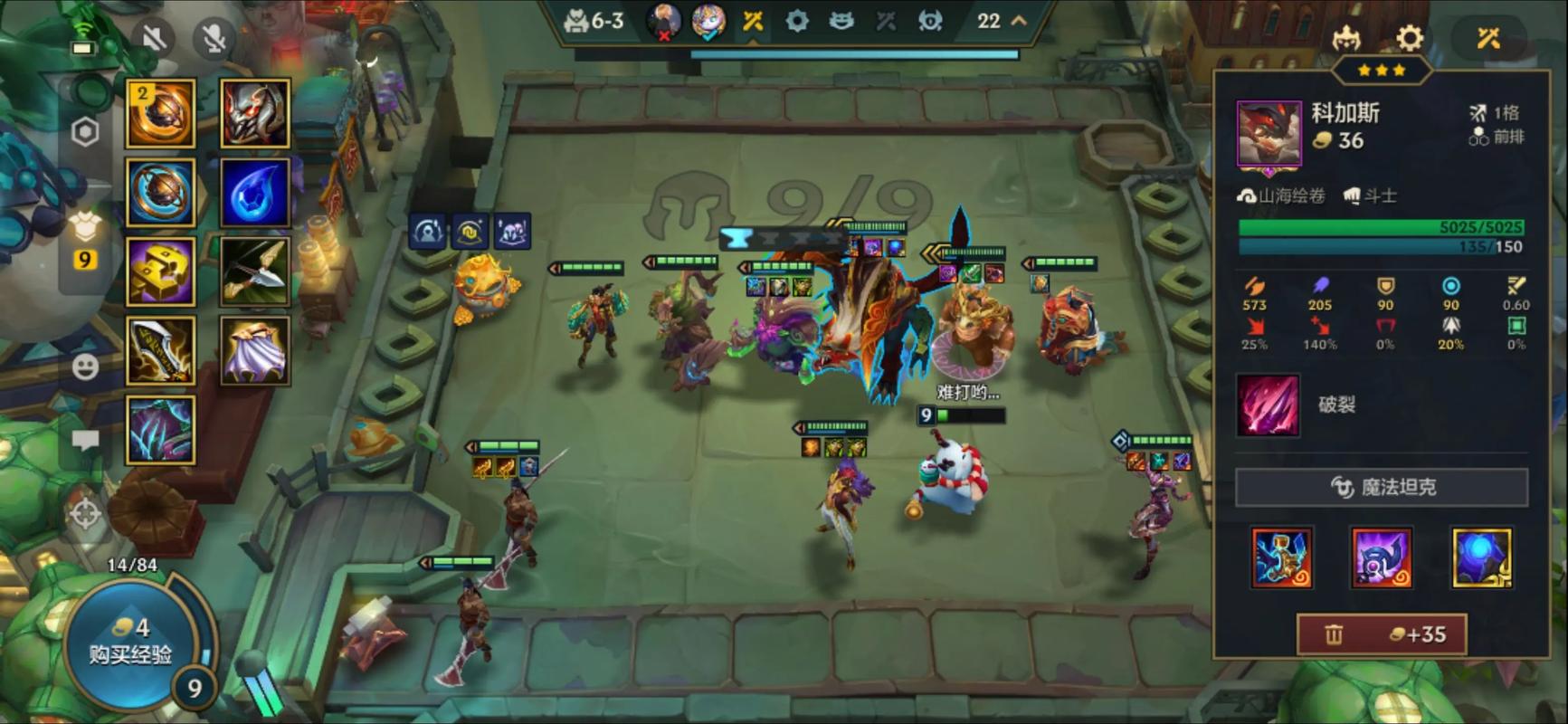Sell 科加斯 for 35 gold

[1381, 634]
